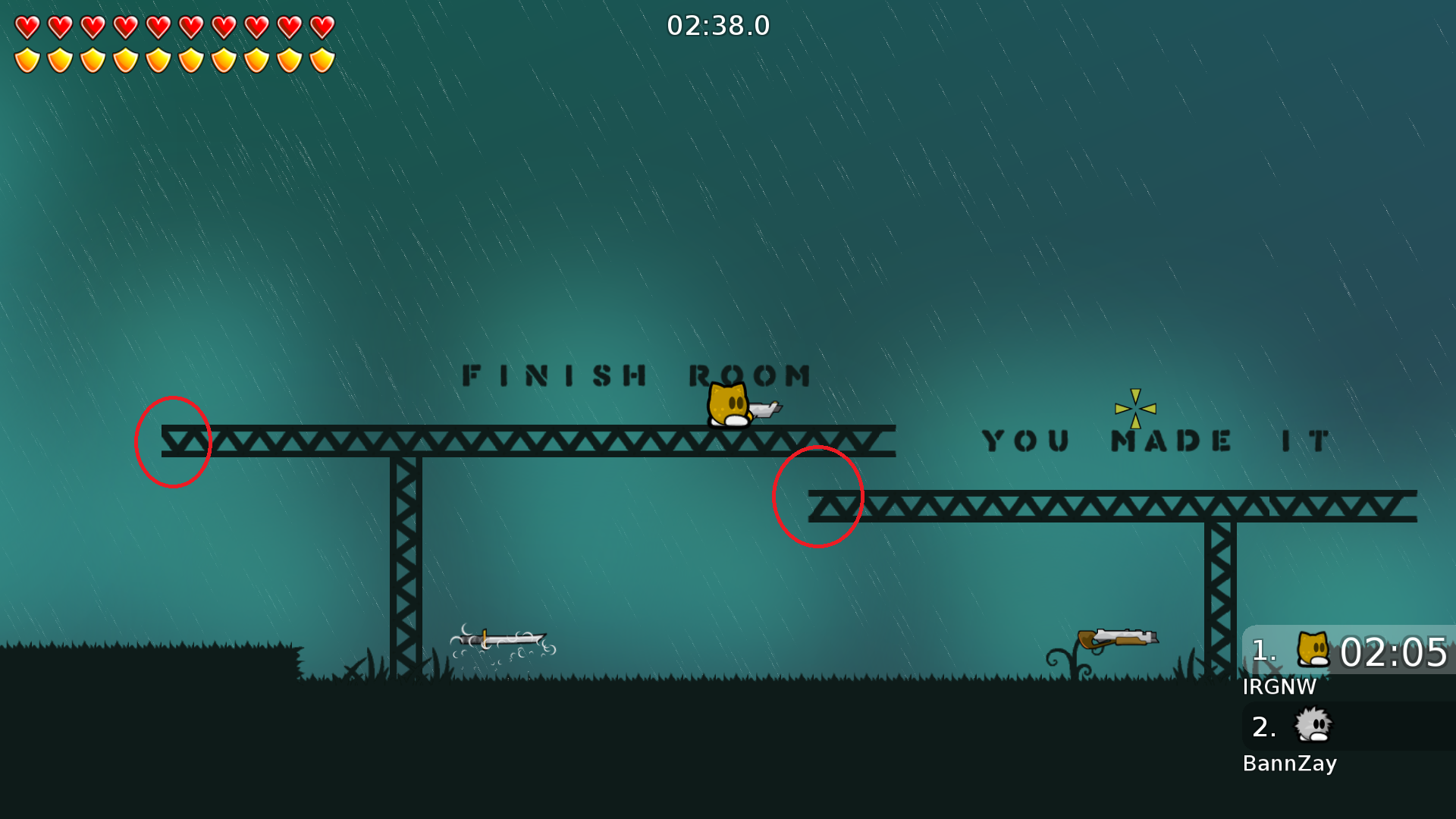Click the IRGNW player name
This screenshot has height=819, width=1456.
(x=1279, y=687)
